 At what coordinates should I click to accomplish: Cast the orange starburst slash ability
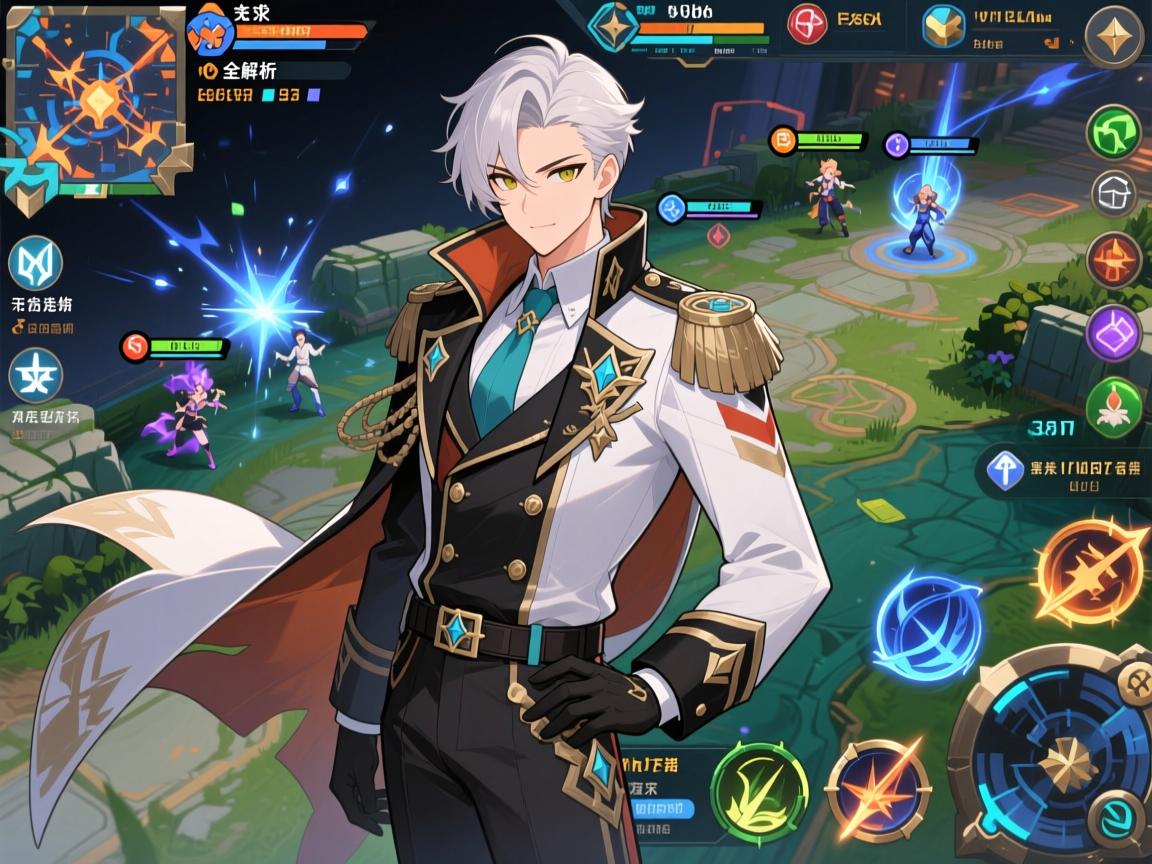pos(878,790)
